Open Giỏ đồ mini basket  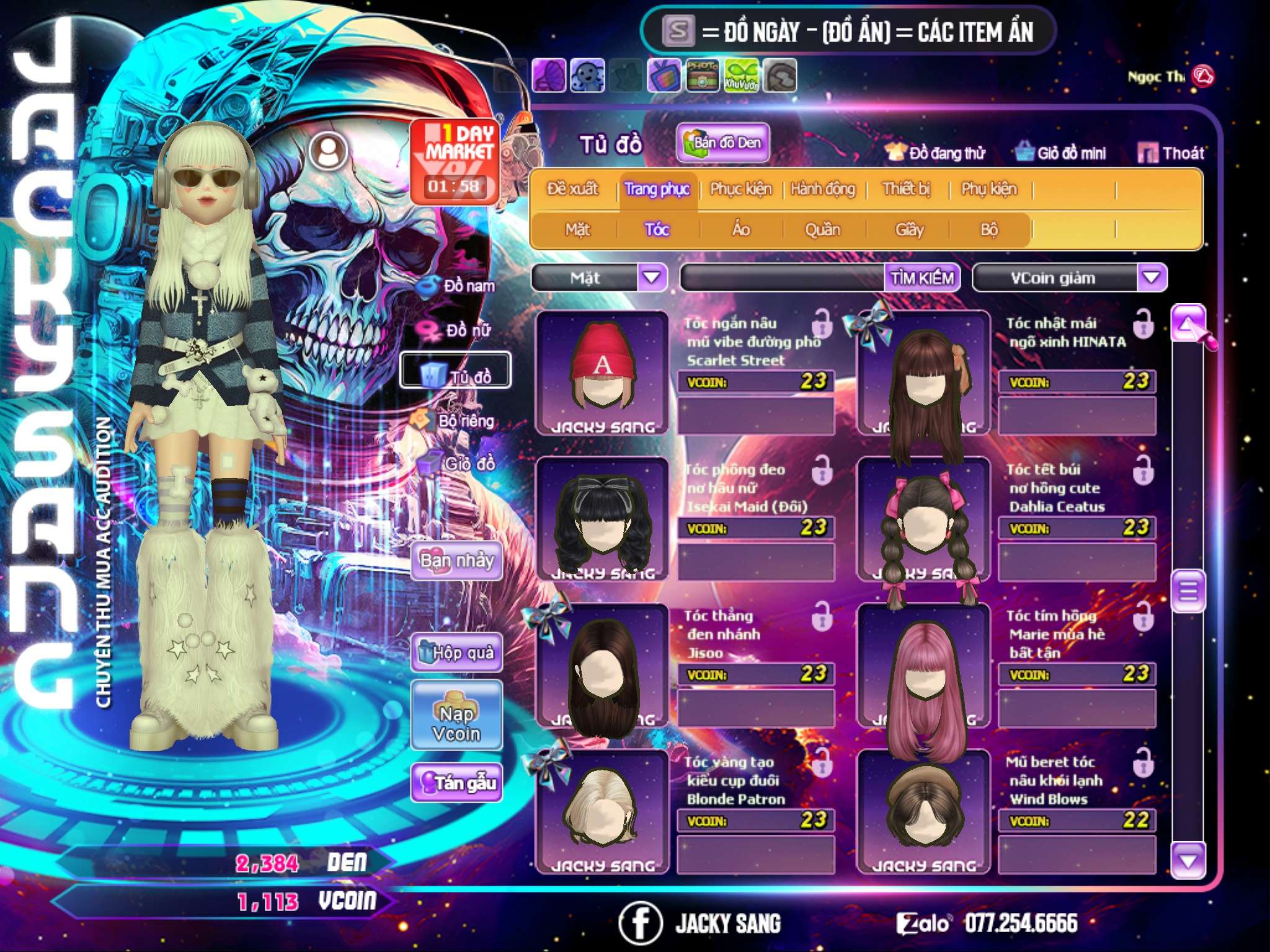pyautogui.click(x=1061, y=153)
